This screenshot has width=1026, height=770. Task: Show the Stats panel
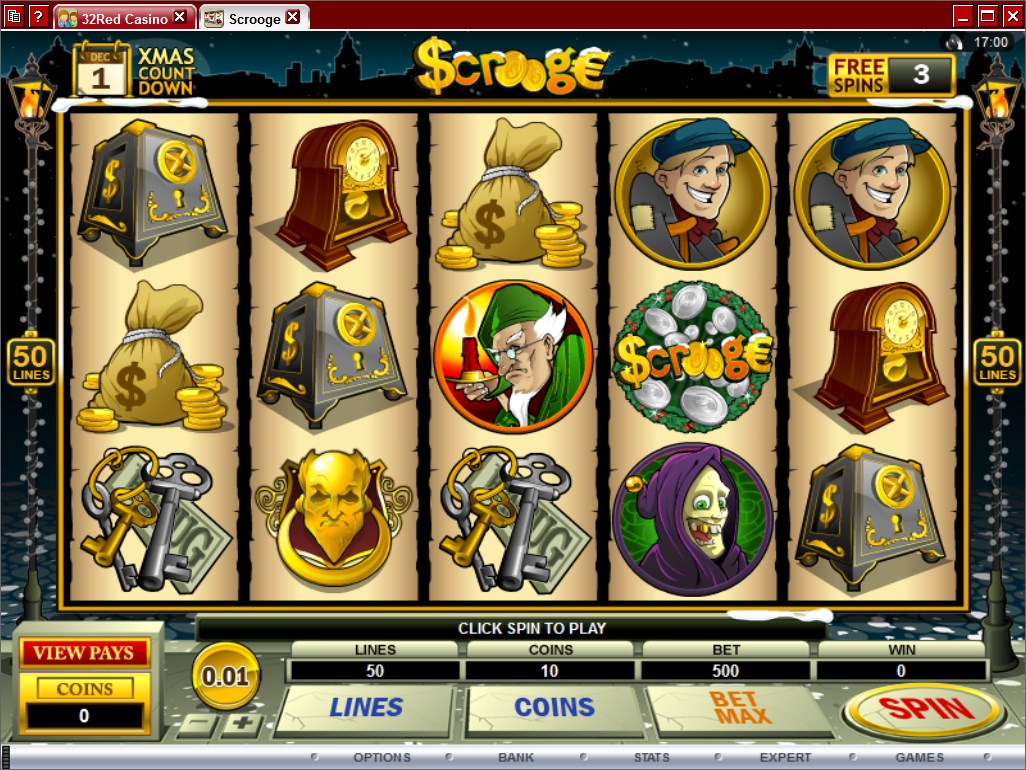650,757
